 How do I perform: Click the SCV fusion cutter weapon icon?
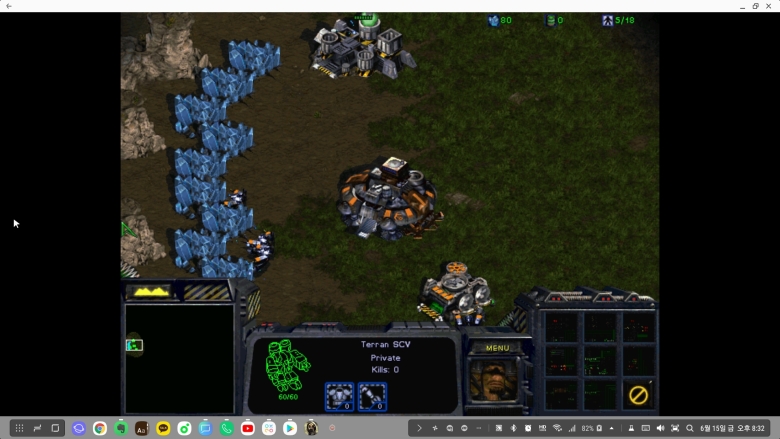(x=372, y=397)
